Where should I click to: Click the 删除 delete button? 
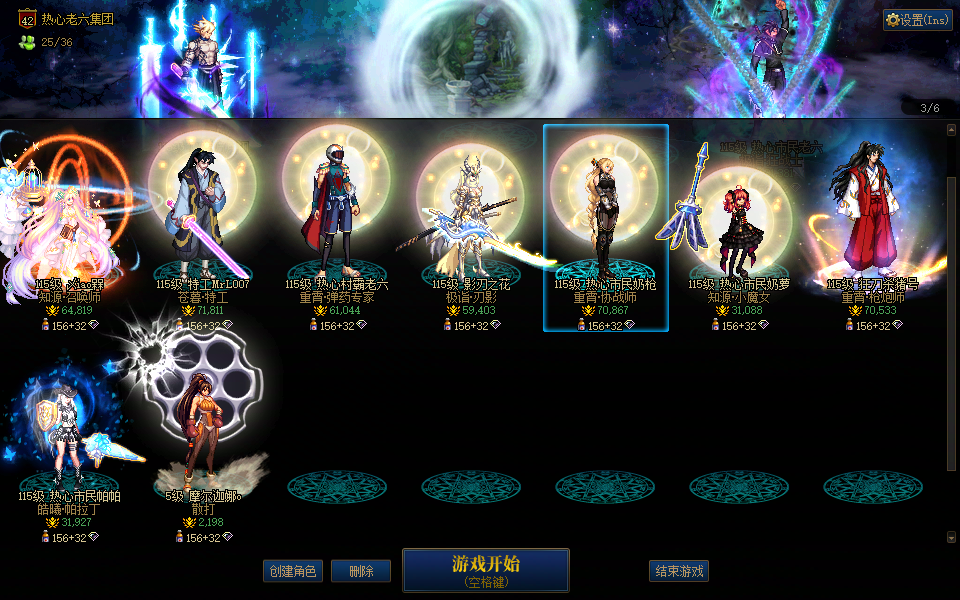click(x=360, y=571)
